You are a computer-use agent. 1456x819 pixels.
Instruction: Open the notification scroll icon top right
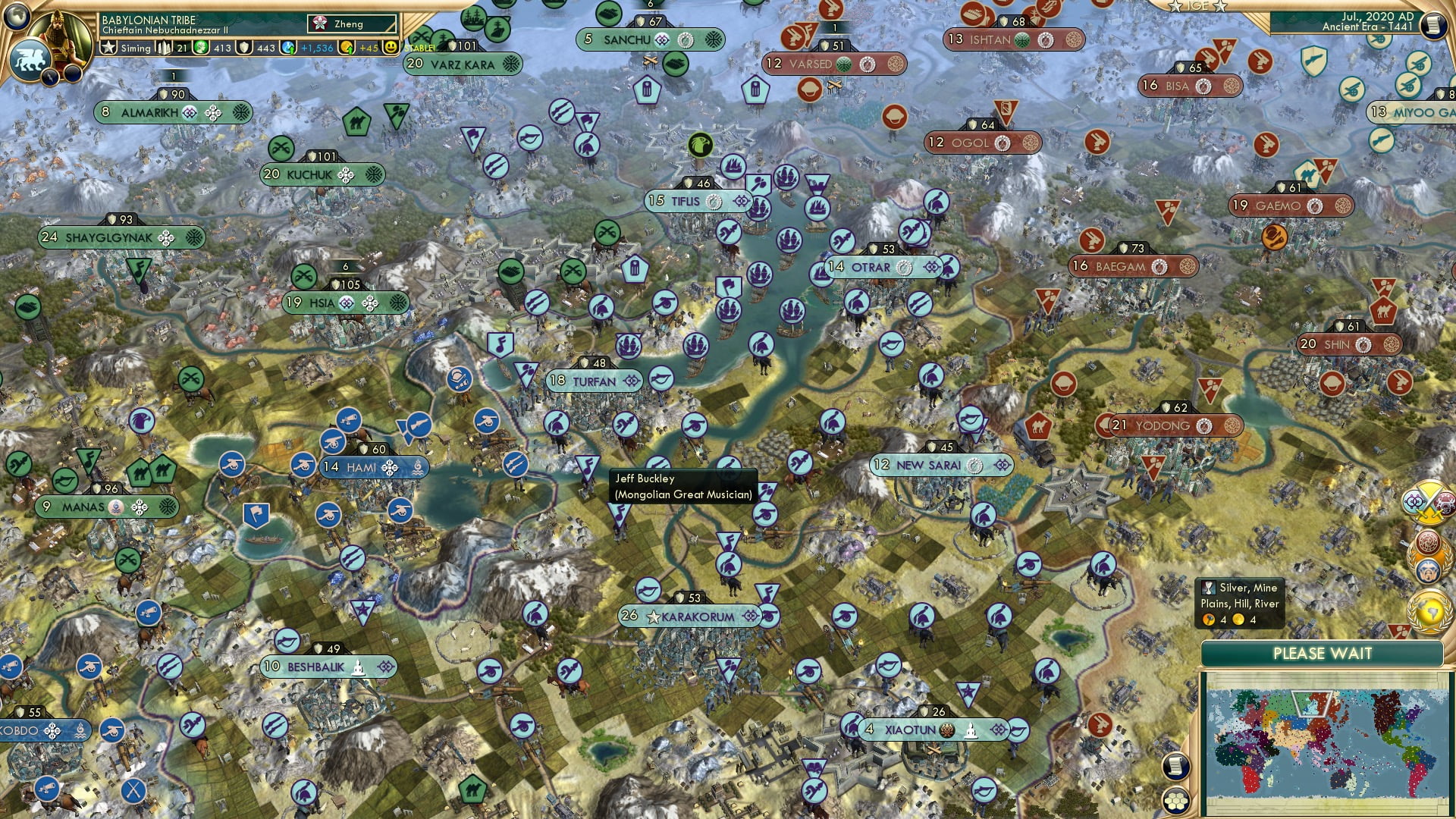(1433, 24)
